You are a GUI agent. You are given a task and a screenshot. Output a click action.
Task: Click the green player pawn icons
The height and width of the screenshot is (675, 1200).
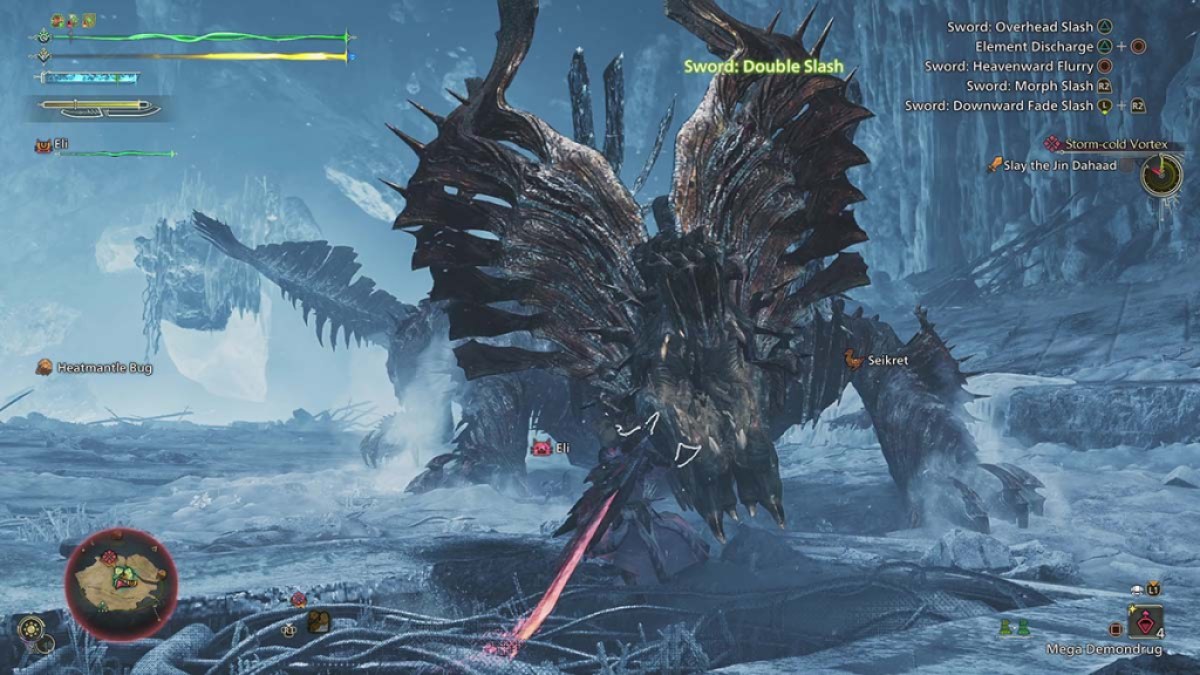tap(1015, 628)
